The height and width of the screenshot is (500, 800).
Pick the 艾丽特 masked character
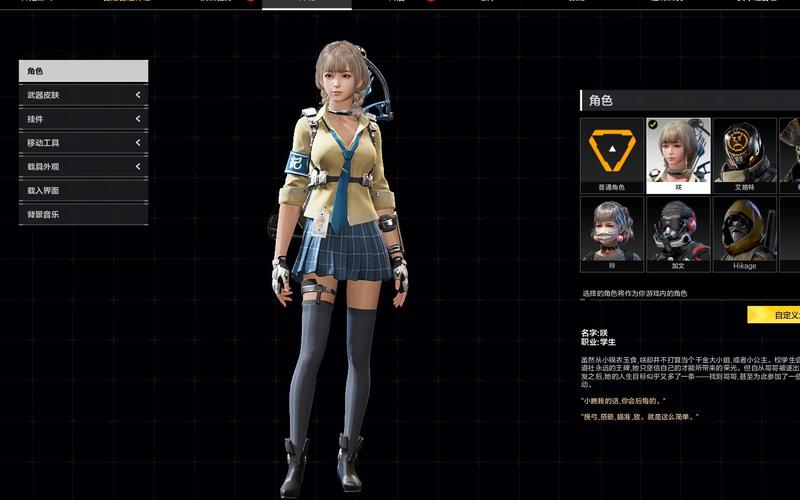744,154
